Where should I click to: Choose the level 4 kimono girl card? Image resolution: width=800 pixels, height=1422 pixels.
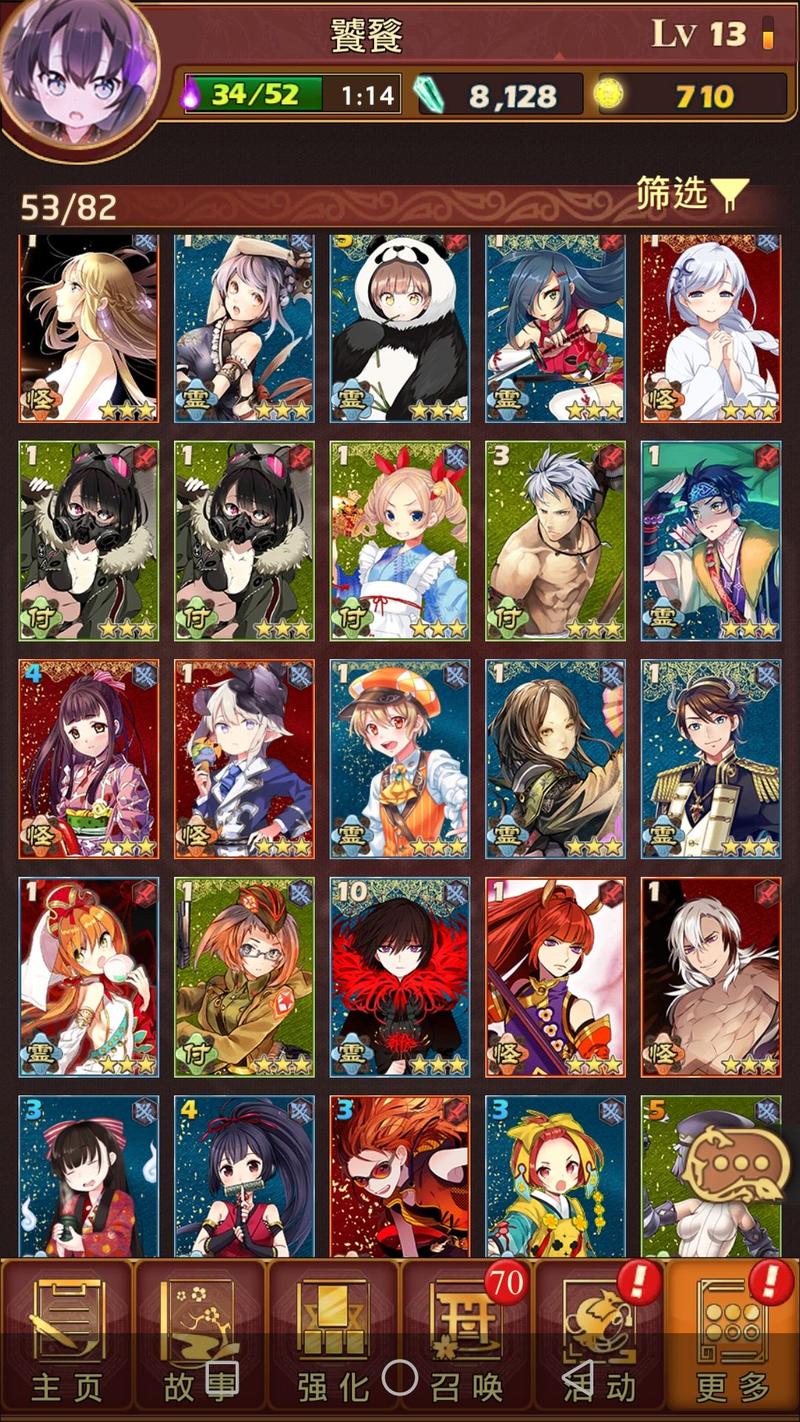pos(89,758)
